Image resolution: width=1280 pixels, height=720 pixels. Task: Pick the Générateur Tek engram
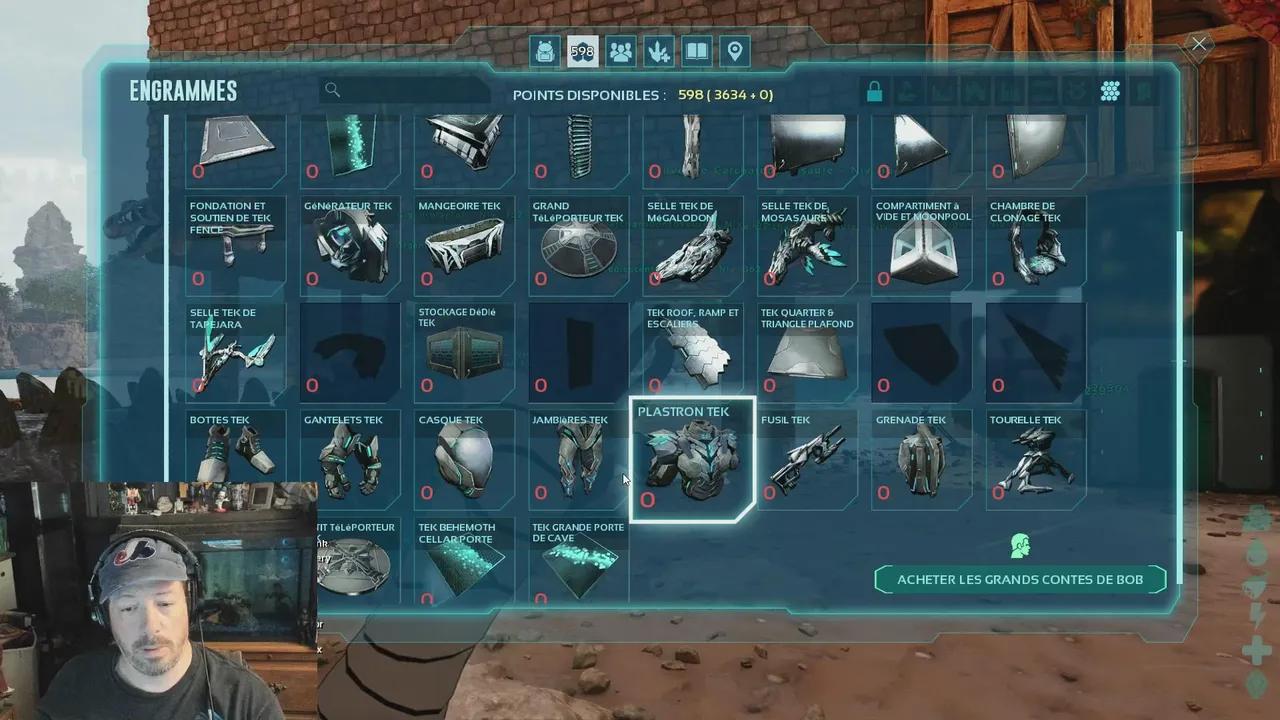click(x=350, y=245)
